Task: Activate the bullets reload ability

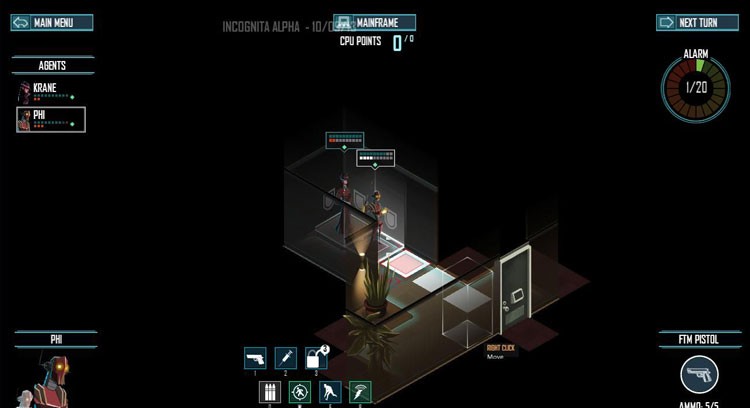Action: pos(269,392)
